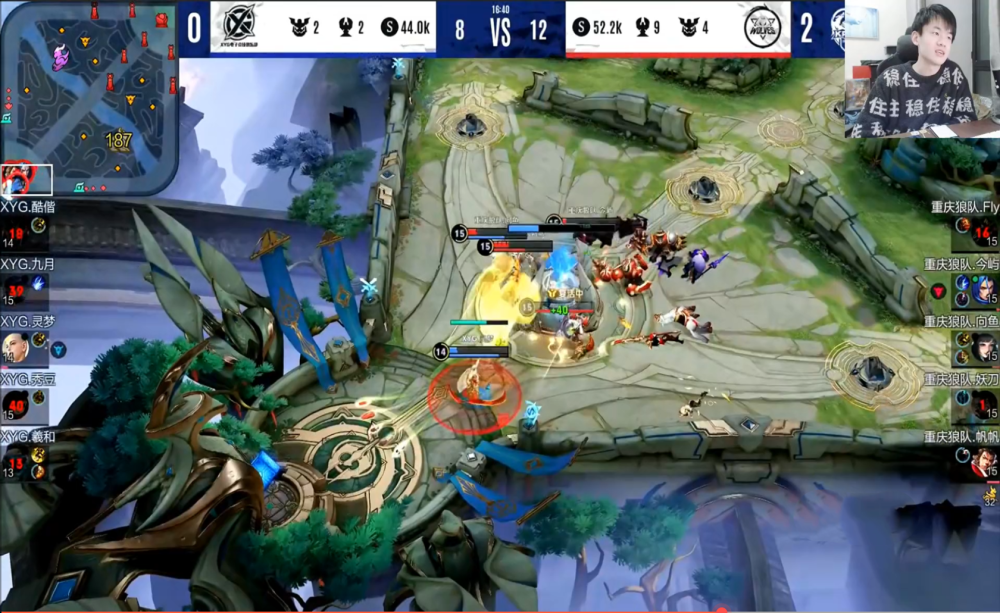Select player XYG.羲和's hero portrait
The width and height of the screenshot is (1000, 613).
pos(13,462)
